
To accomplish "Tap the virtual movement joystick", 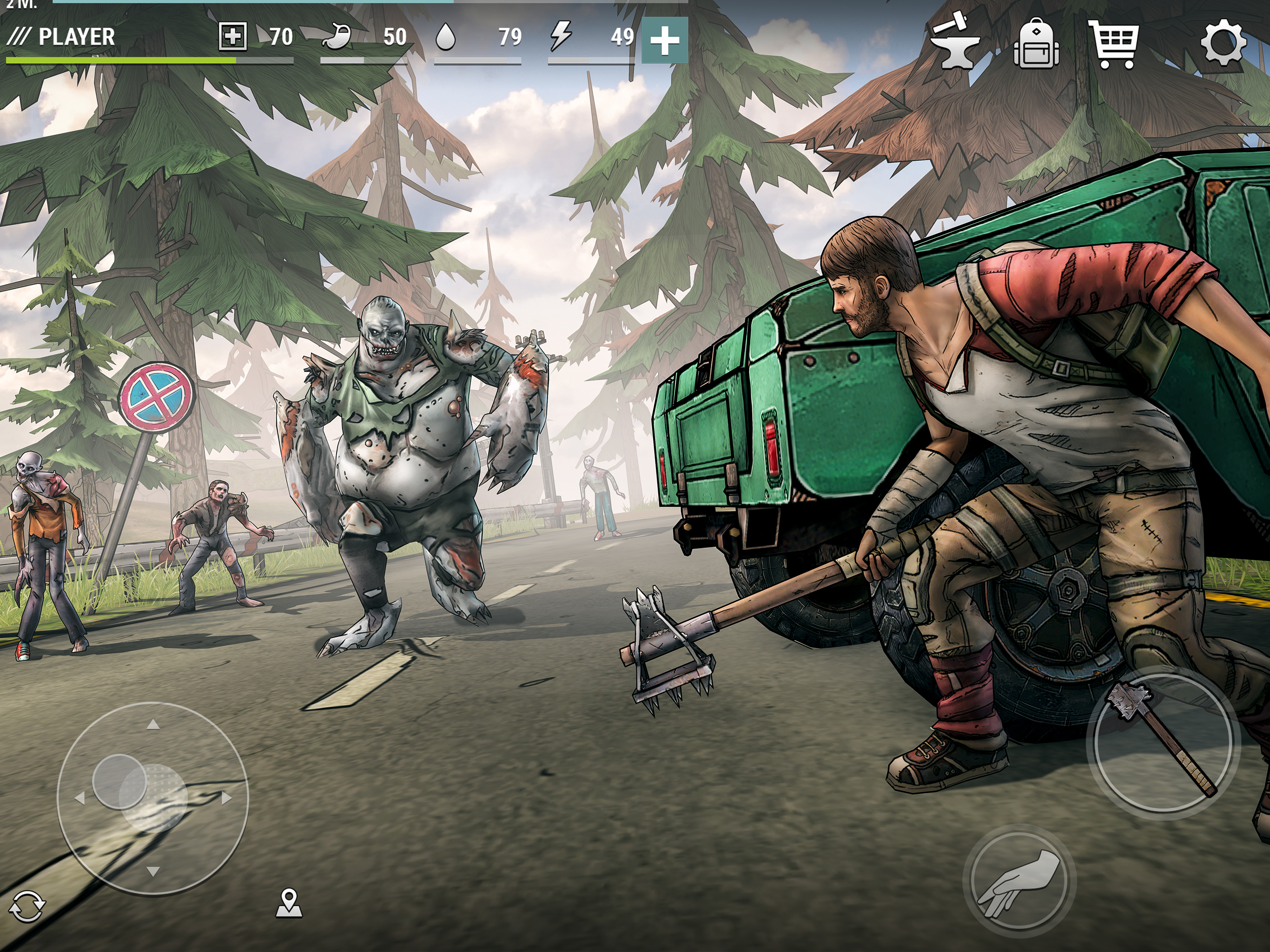I will pyautogui.click(x=153, y=798).
